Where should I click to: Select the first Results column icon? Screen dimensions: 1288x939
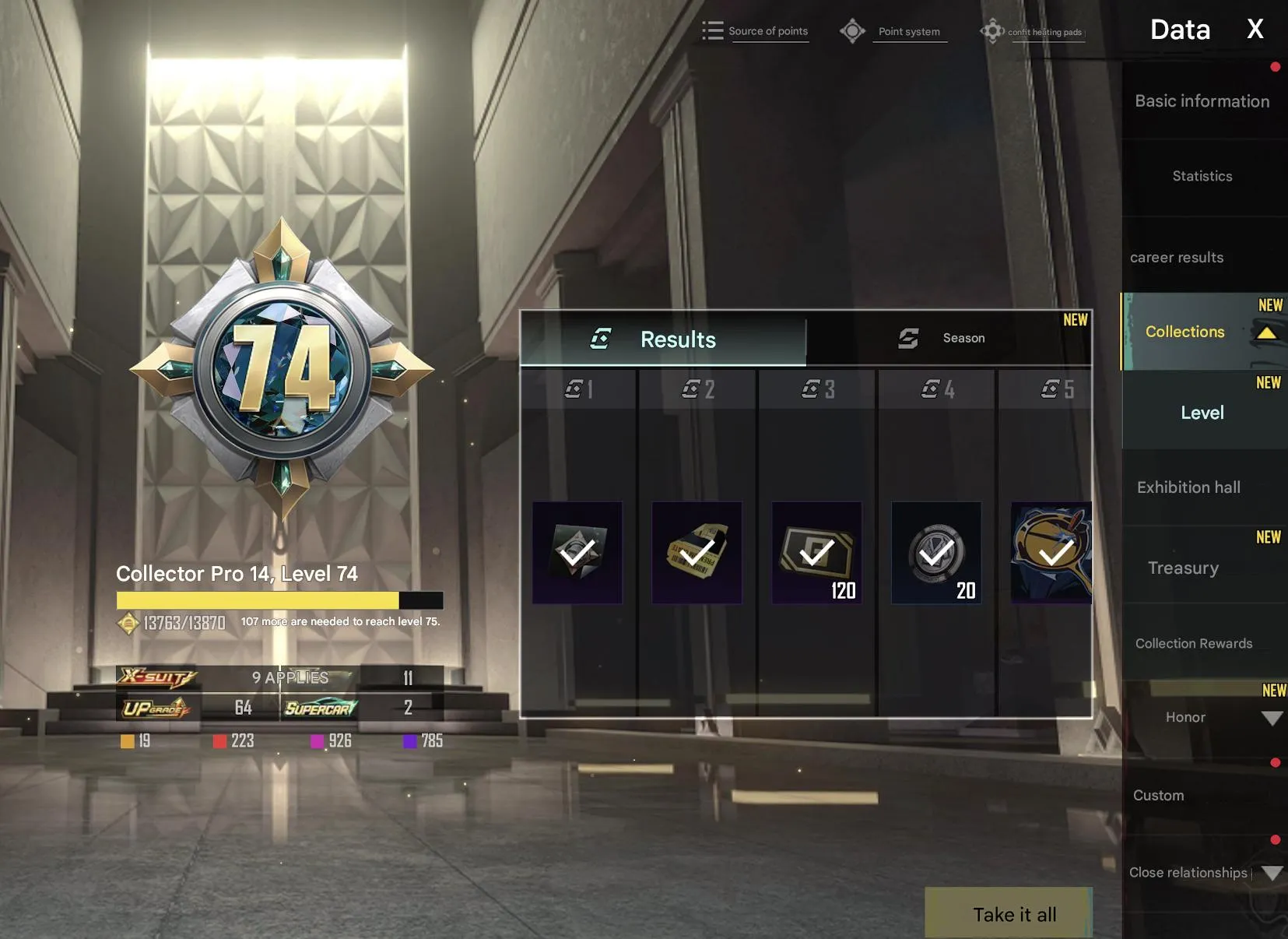579,389
